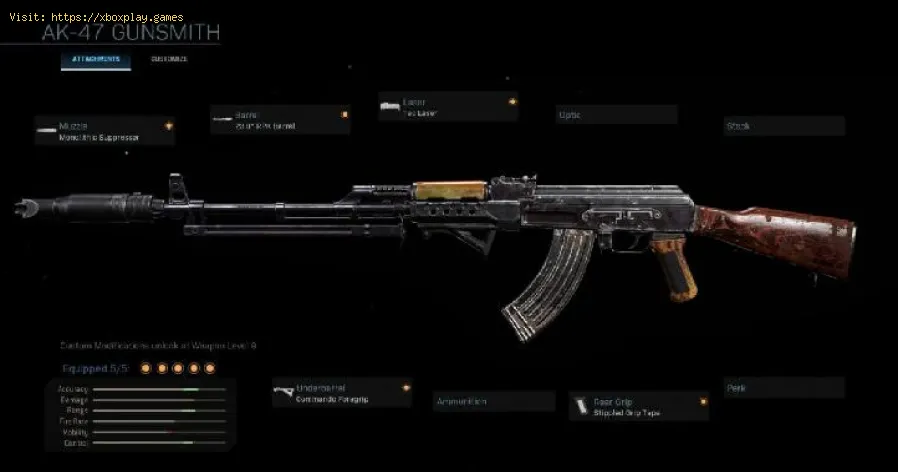Switch to the Attachments tab
The width and height of the screenshot is (898, 472).
tap(96, 60)
